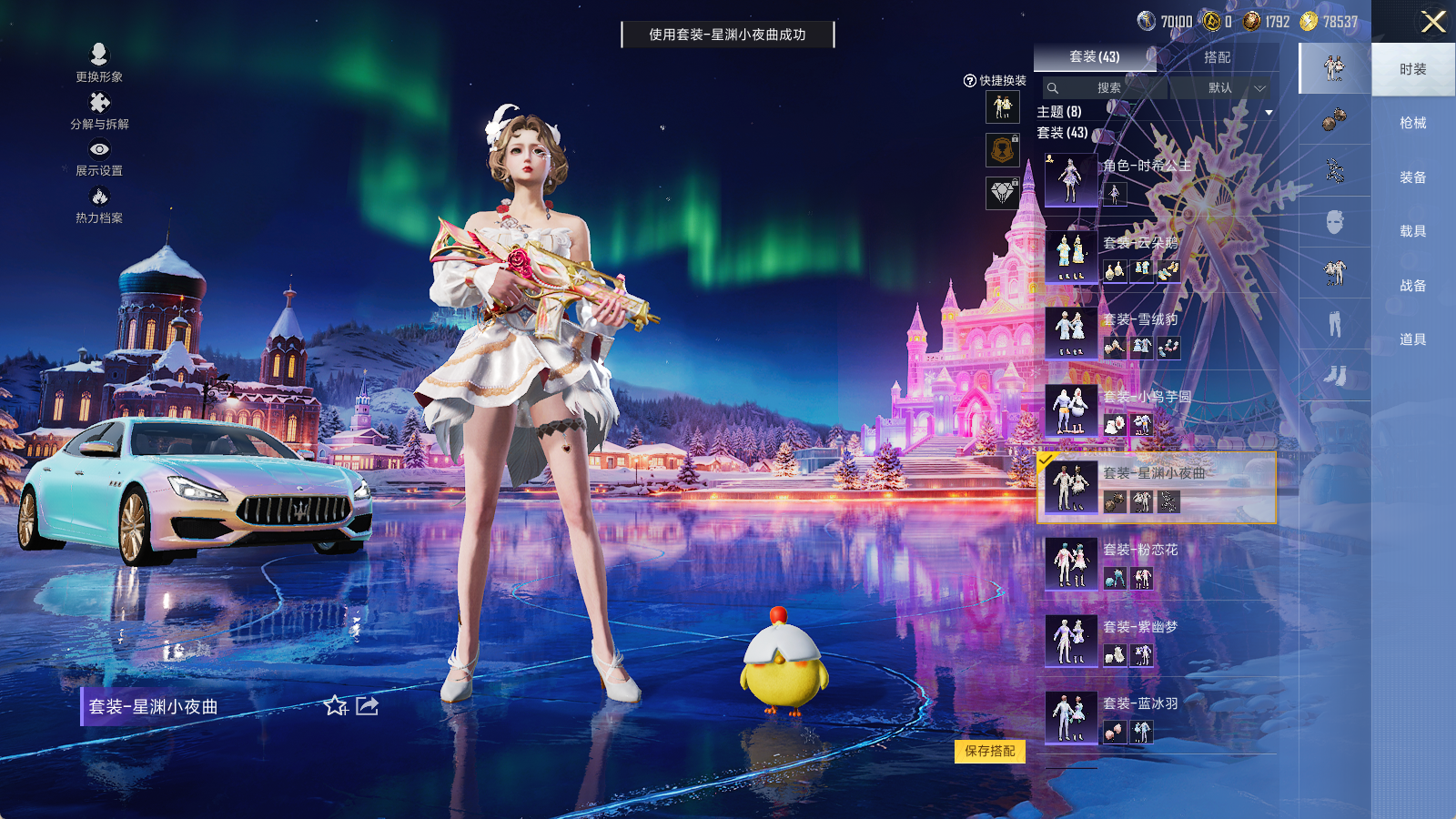Open the 默认 sort dropdown
Screen dimensions: 1456x819
pos(1224,88)
